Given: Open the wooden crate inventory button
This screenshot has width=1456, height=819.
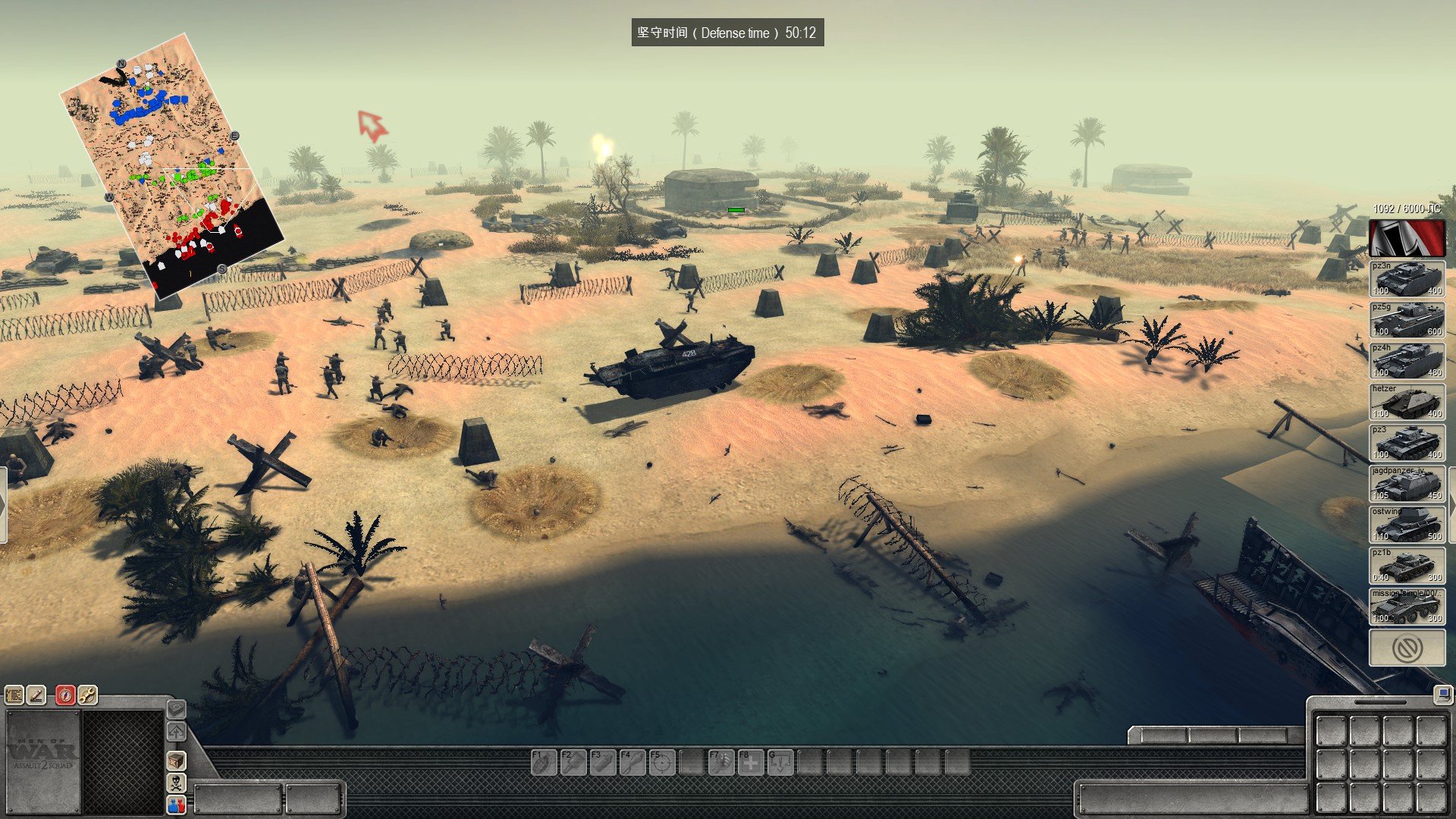Looking at the screenshot, I should point(176,760).
